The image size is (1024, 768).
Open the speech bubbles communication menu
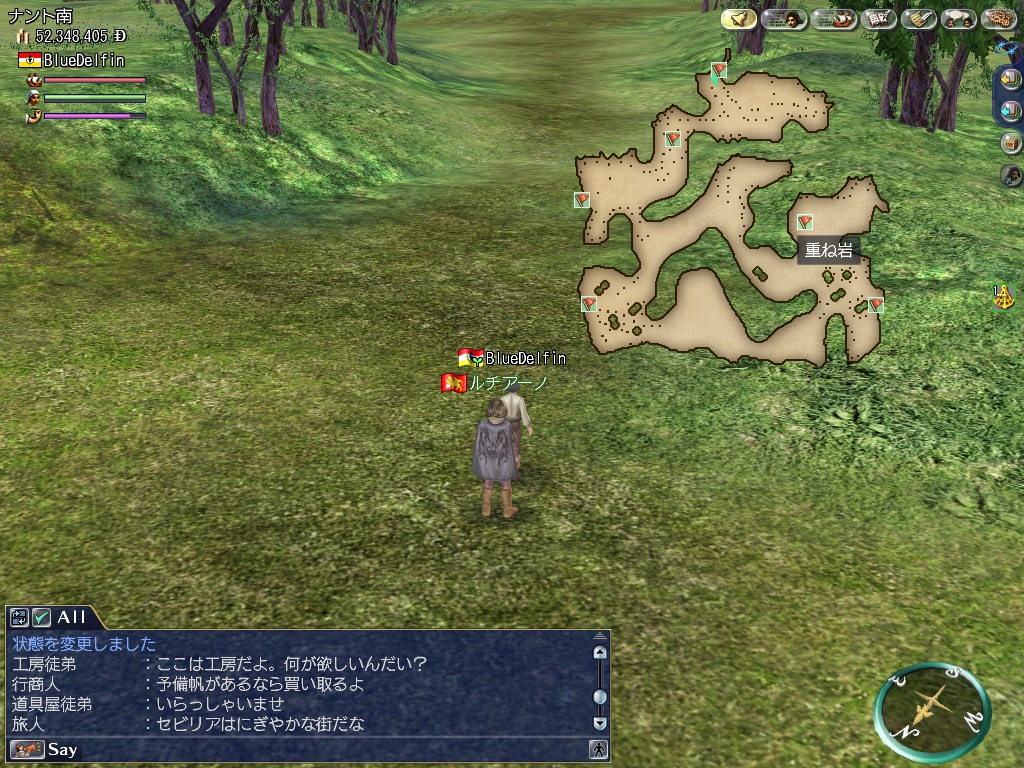(x=958, y=19)
